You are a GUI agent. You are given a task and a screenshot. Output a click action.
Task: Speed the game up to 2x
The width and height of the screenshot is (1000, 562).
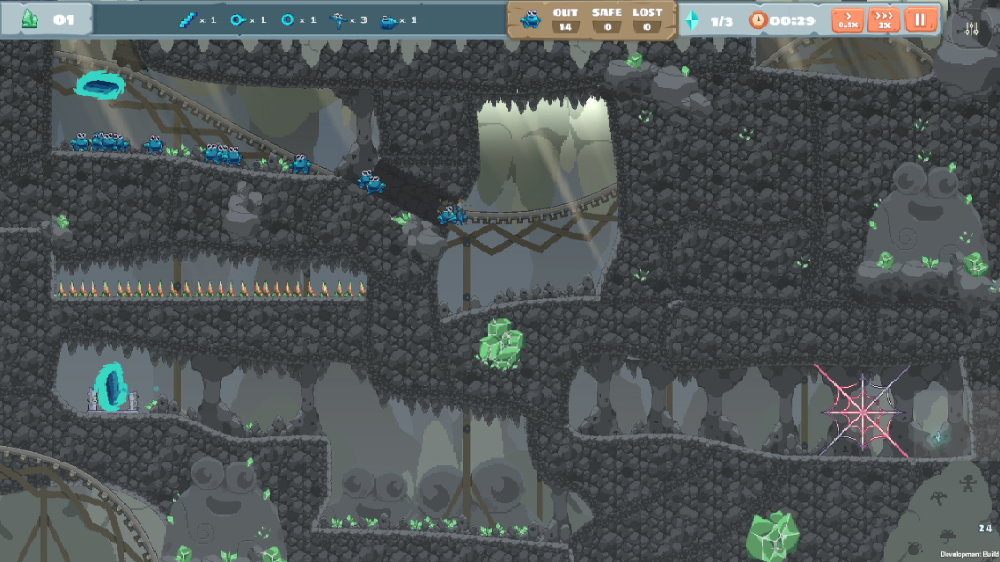(x=883, y=20)
